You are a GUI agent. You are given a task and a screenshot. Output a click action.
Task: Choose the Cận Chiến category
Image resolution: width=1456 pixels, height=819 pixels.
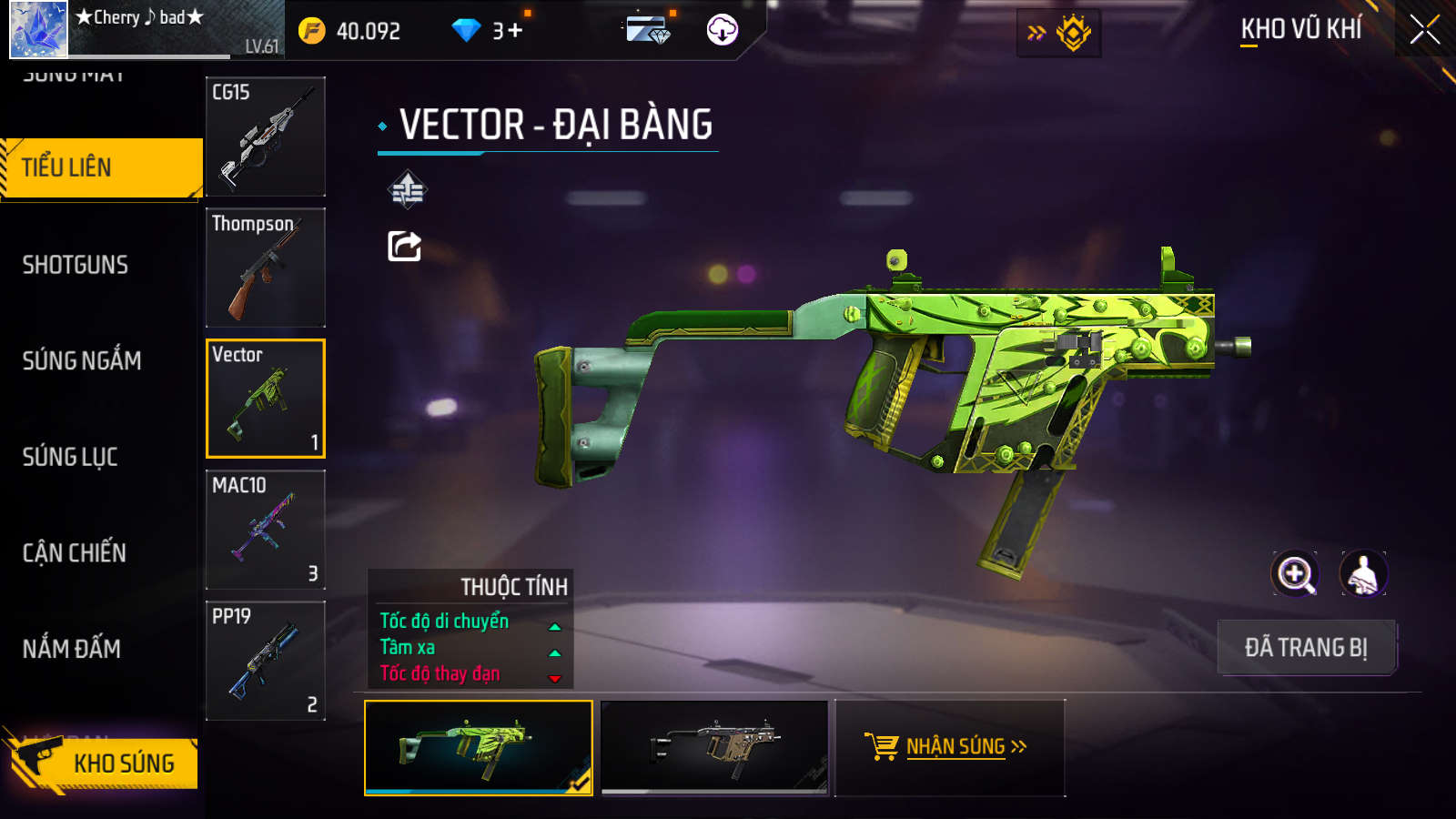pyautogui.click(x=75, y=553)
